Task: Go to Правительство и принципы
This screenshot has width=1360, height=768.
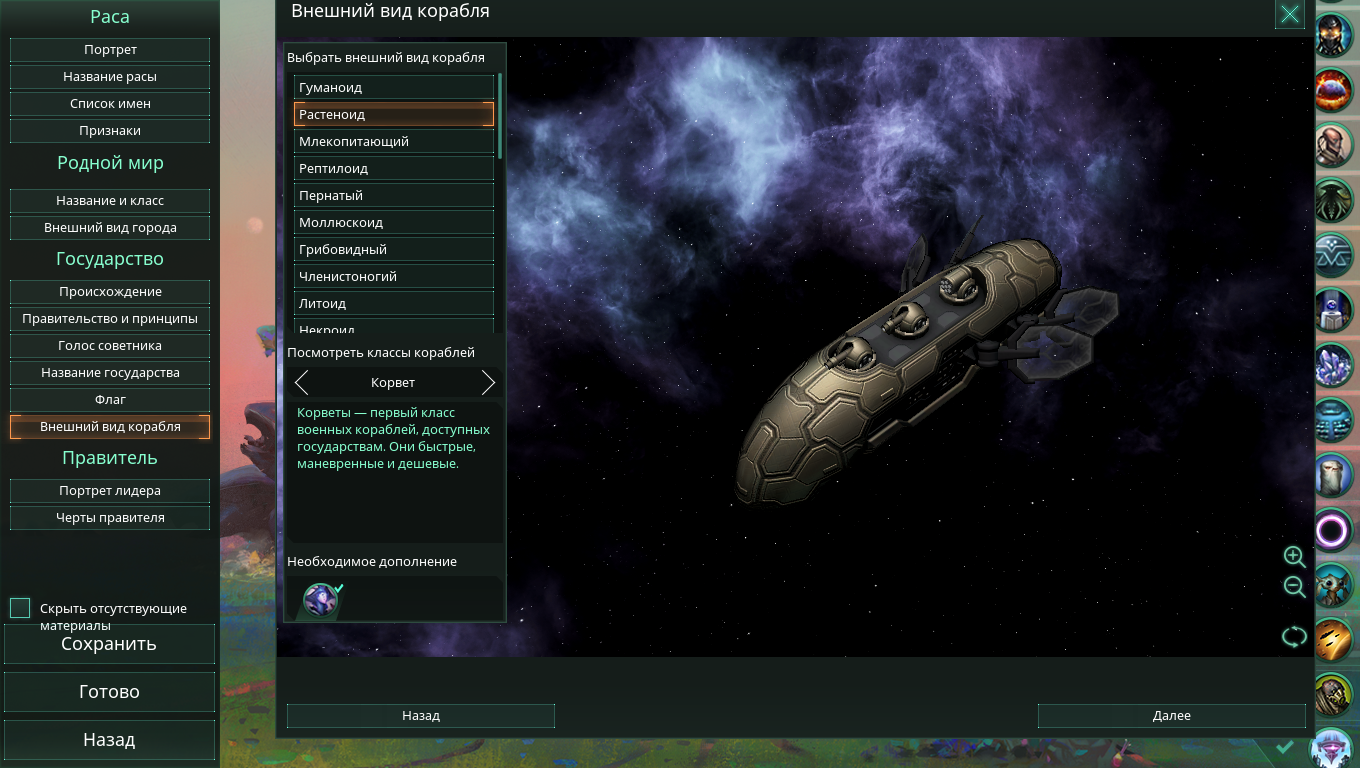Action: tap(110, 319)
